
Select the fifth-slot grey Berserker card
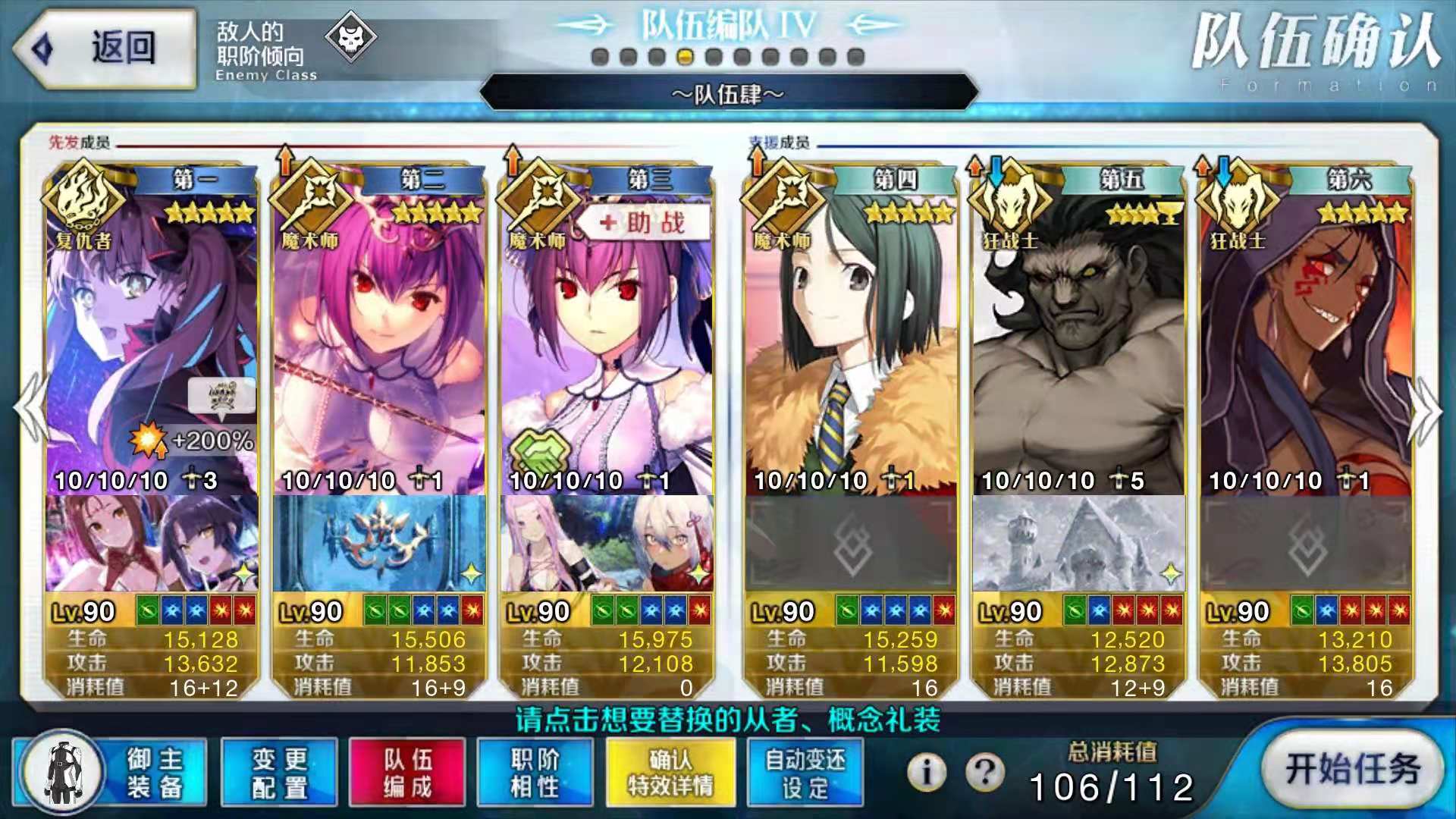pos(1078,334)
